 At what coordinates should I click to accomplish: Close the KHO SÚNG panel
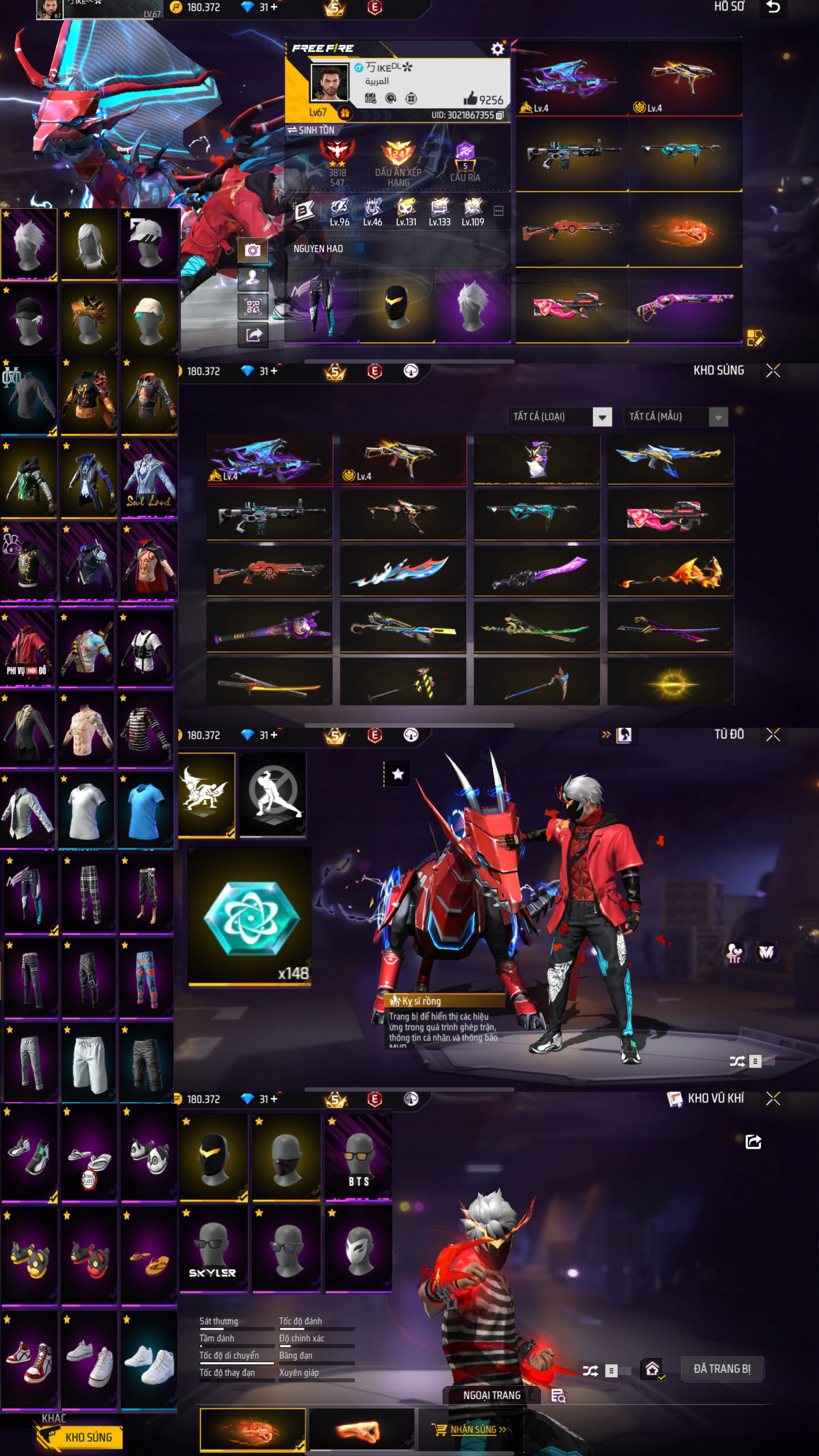click(773, 371)
